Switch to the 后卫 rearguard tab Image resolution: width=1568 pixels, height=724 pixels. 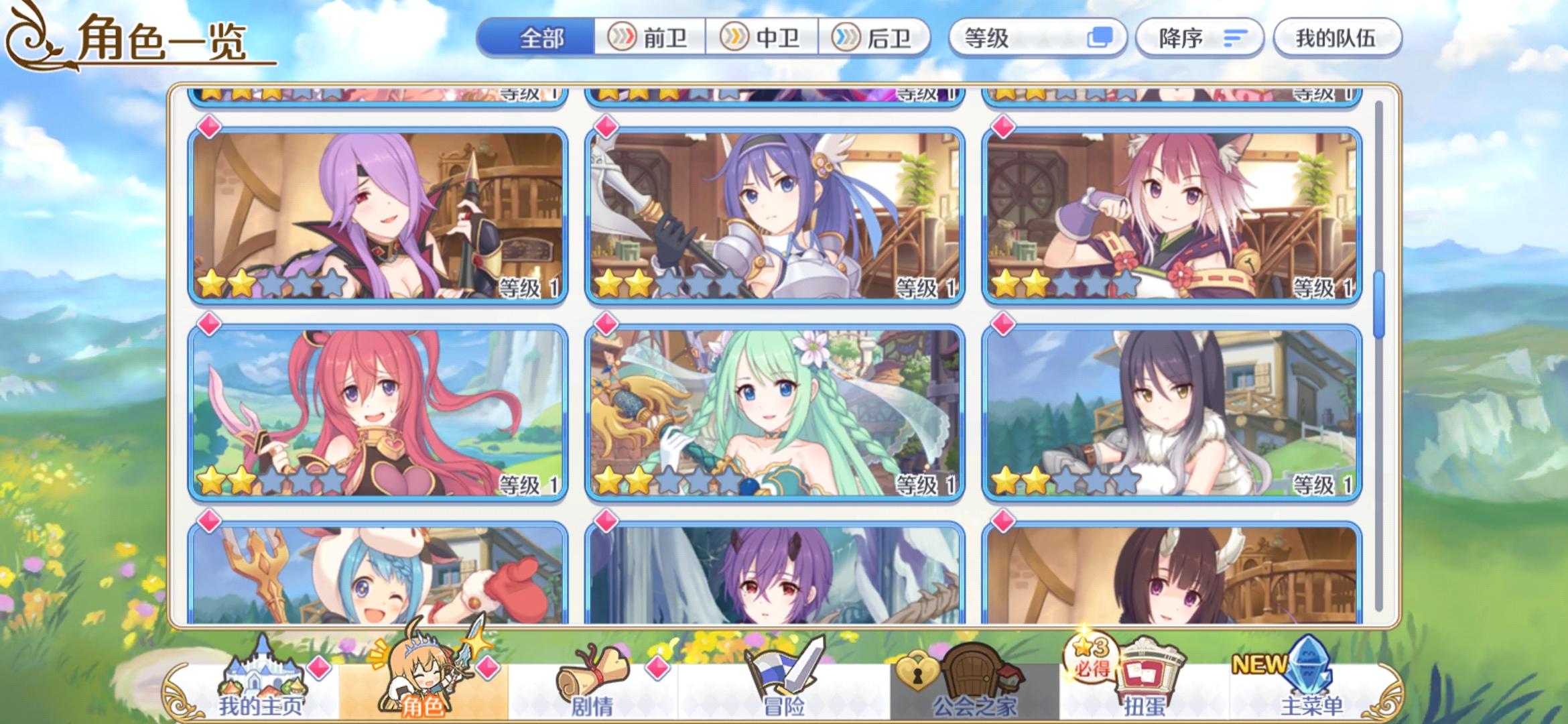tap(878, 38)
